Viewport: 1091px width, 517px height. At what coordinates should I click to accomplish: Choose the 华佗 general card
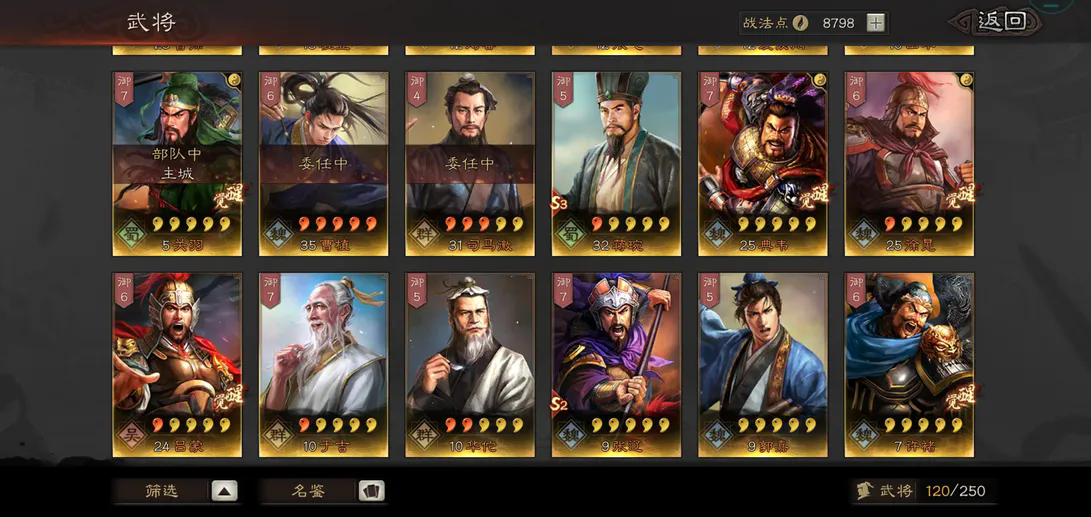(x=469, y=364)
